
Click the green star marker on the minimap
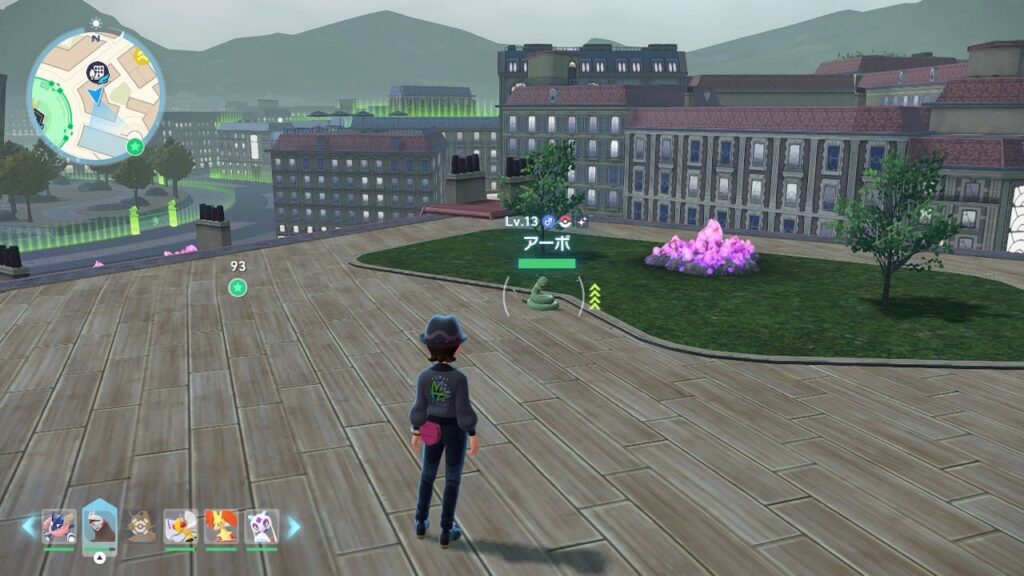click(136, 147)
